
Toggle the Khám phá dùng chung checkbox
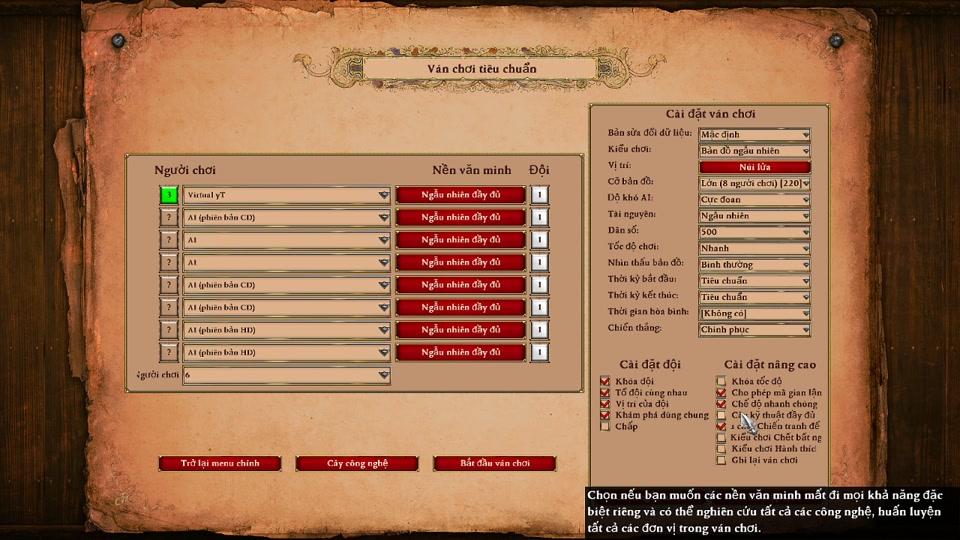(x=605, y=415)
